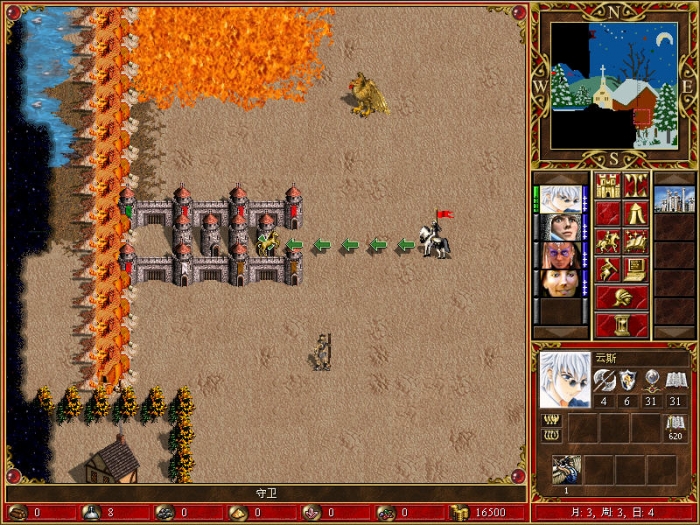Toggle the underground view button

(634, 185)
